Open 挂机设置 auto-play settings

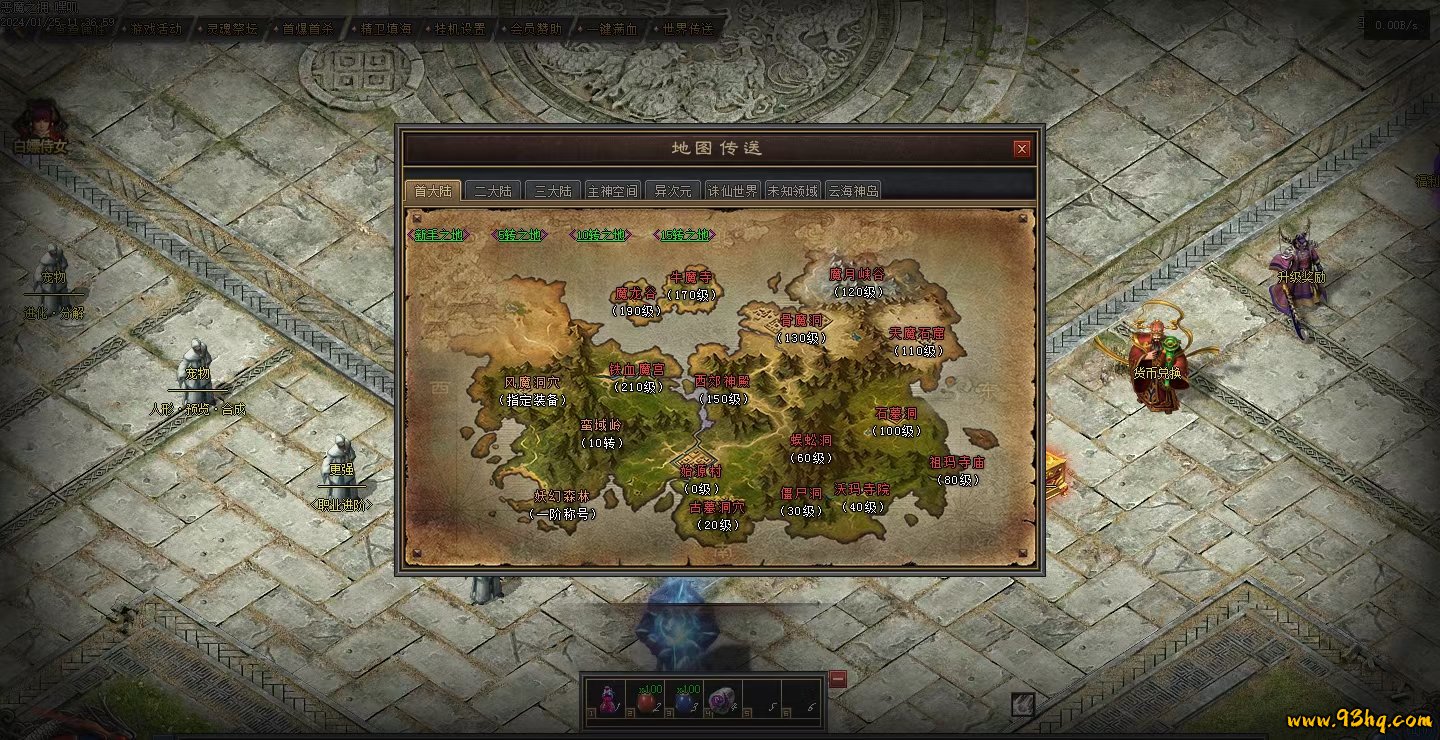point(461,29)
